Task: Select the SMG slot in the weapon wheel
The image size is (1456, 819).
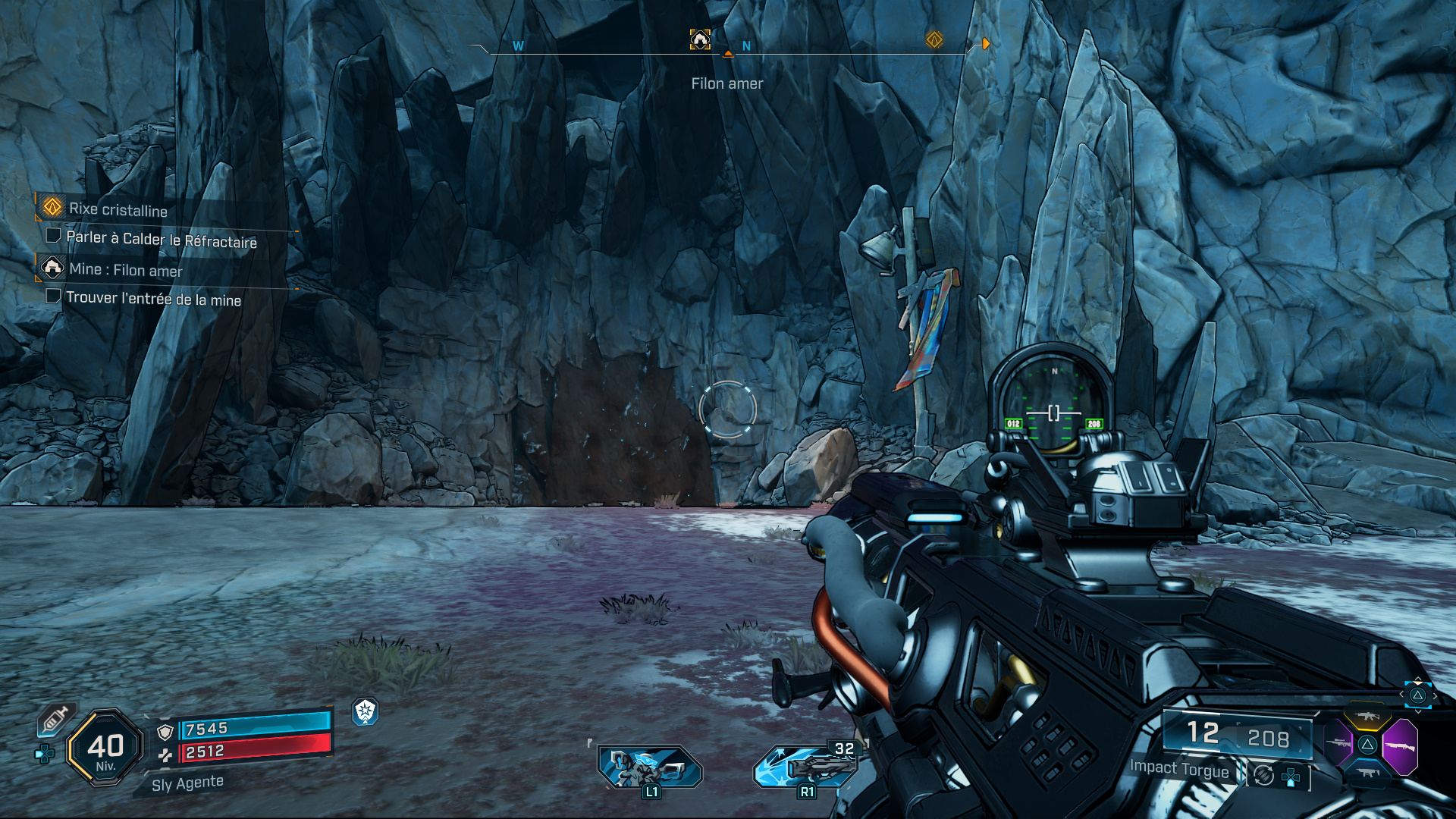Action: click(x=1367, y=772)
